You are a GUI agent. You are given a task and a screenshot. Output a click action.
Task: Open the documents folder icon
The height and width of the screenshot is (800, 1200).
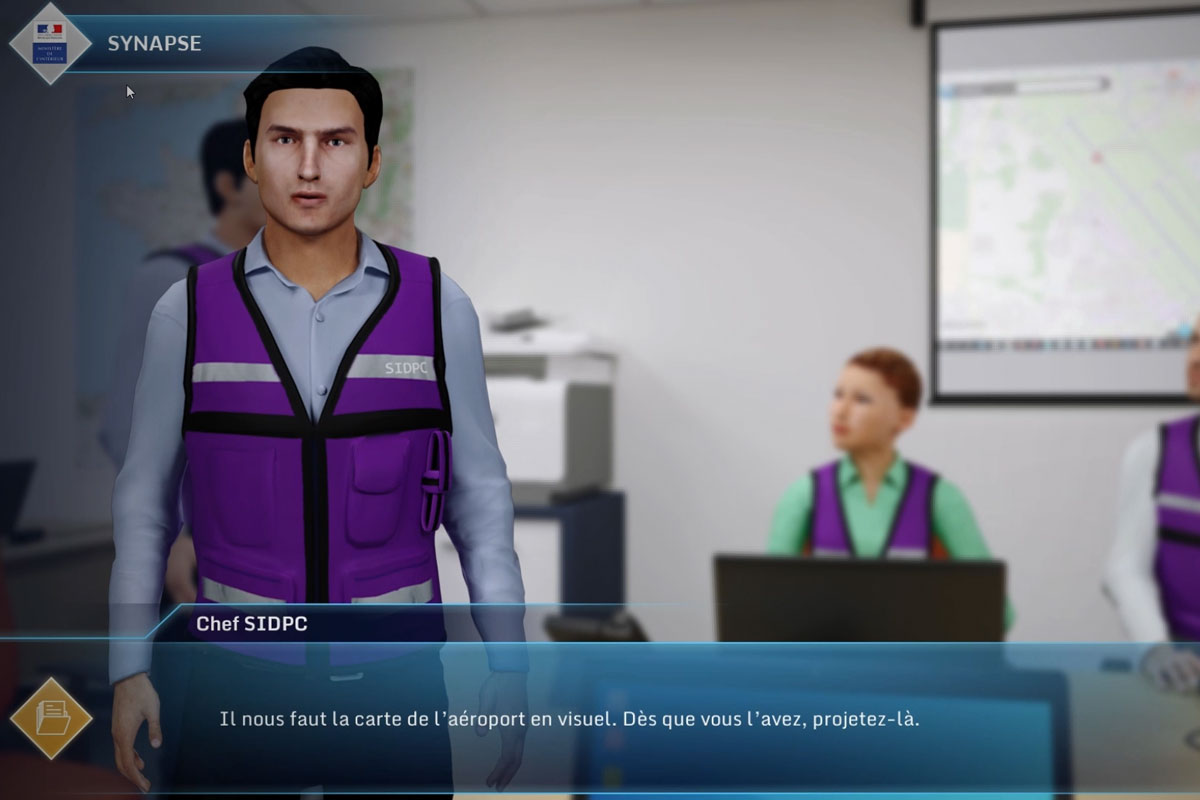point(50,718)
